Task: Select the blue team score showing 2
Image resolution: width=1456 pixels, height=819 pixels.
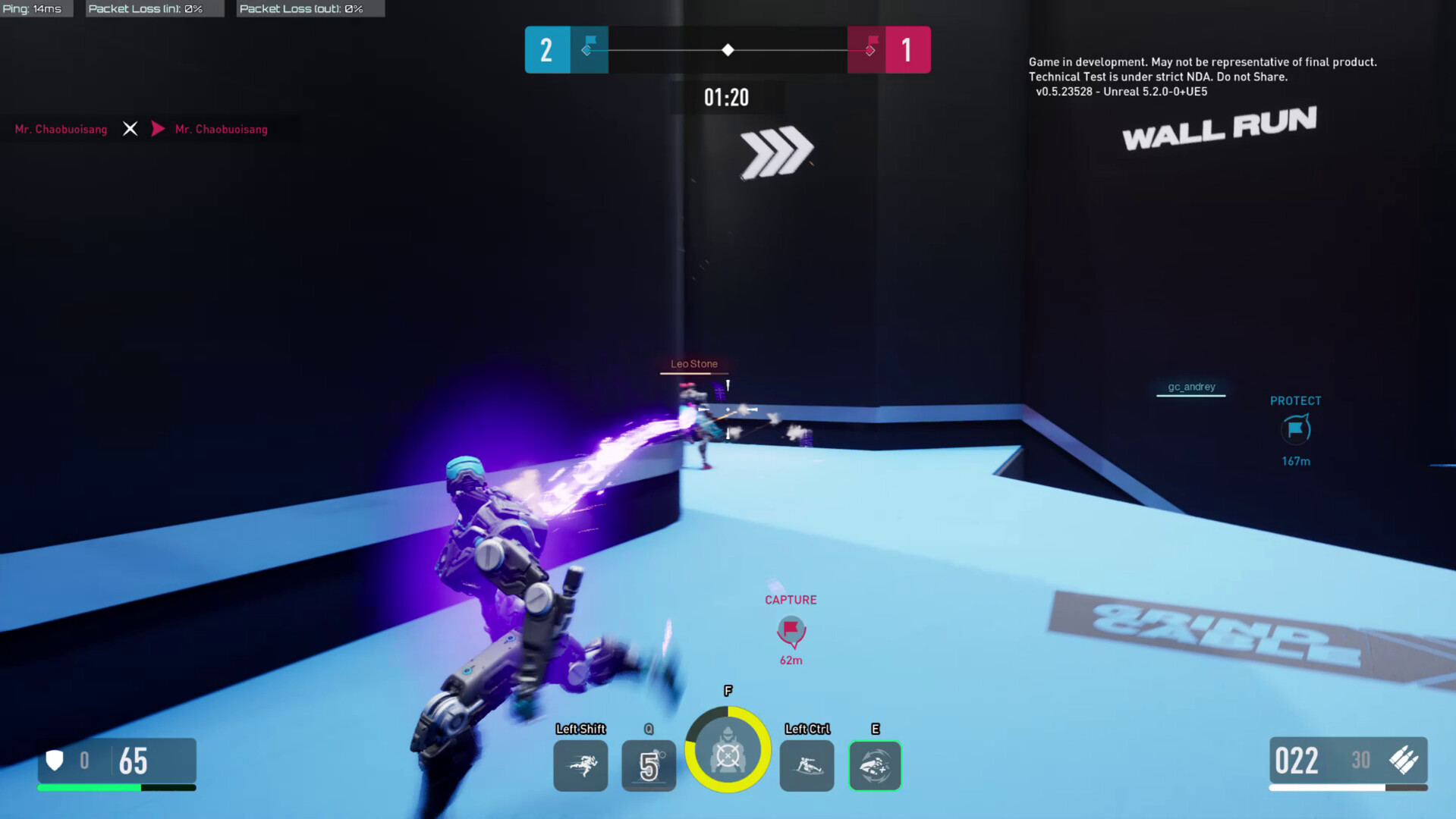Action: tap(546, 49)
